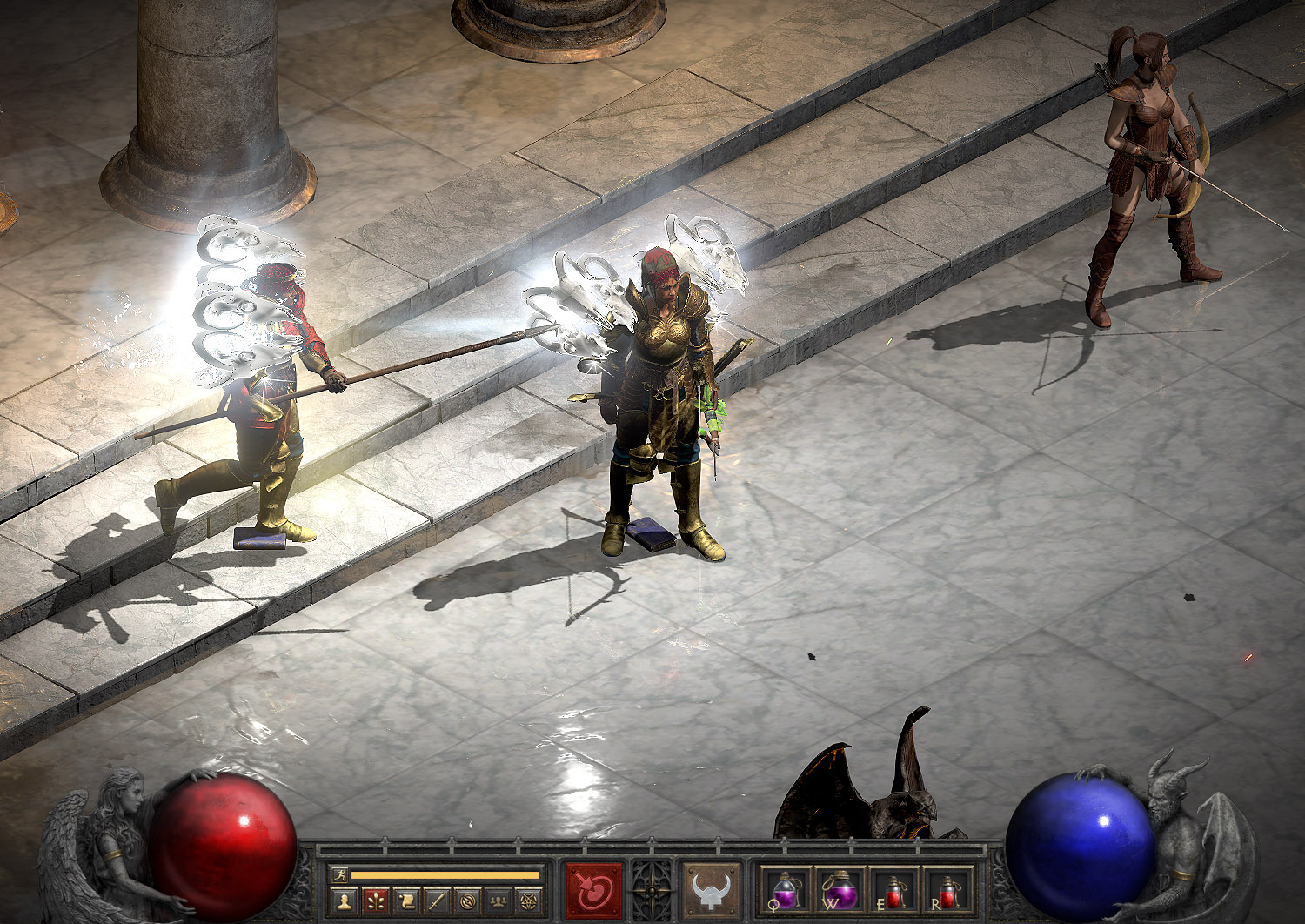Click the circular swirl mini-panel button

coord(468,901)
